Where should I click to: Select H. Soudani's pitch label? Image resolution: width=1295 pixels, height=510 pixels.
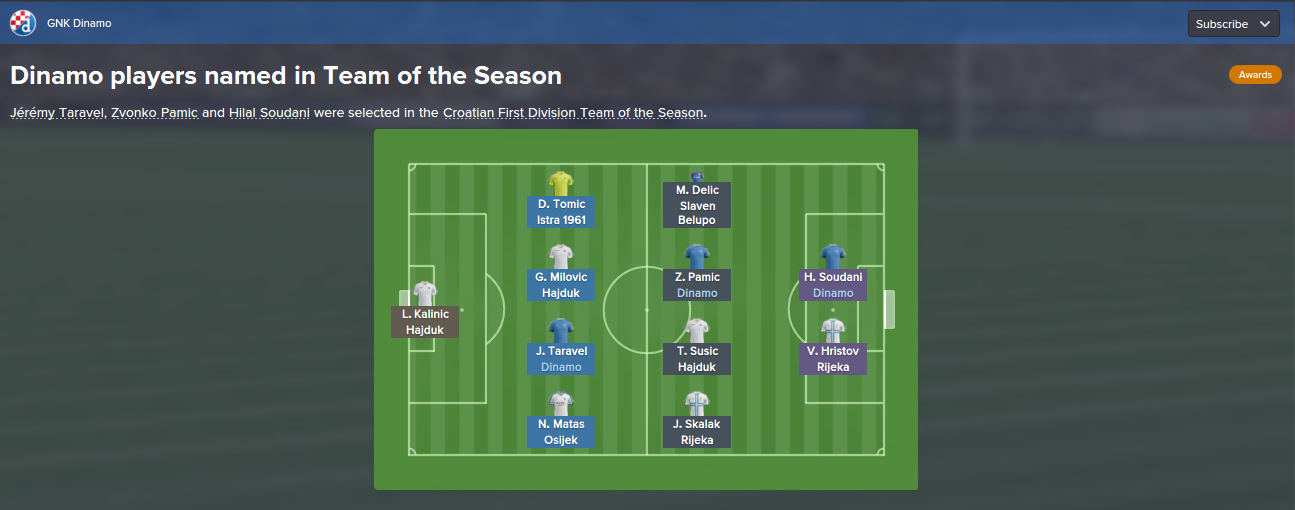click(833, 284)
